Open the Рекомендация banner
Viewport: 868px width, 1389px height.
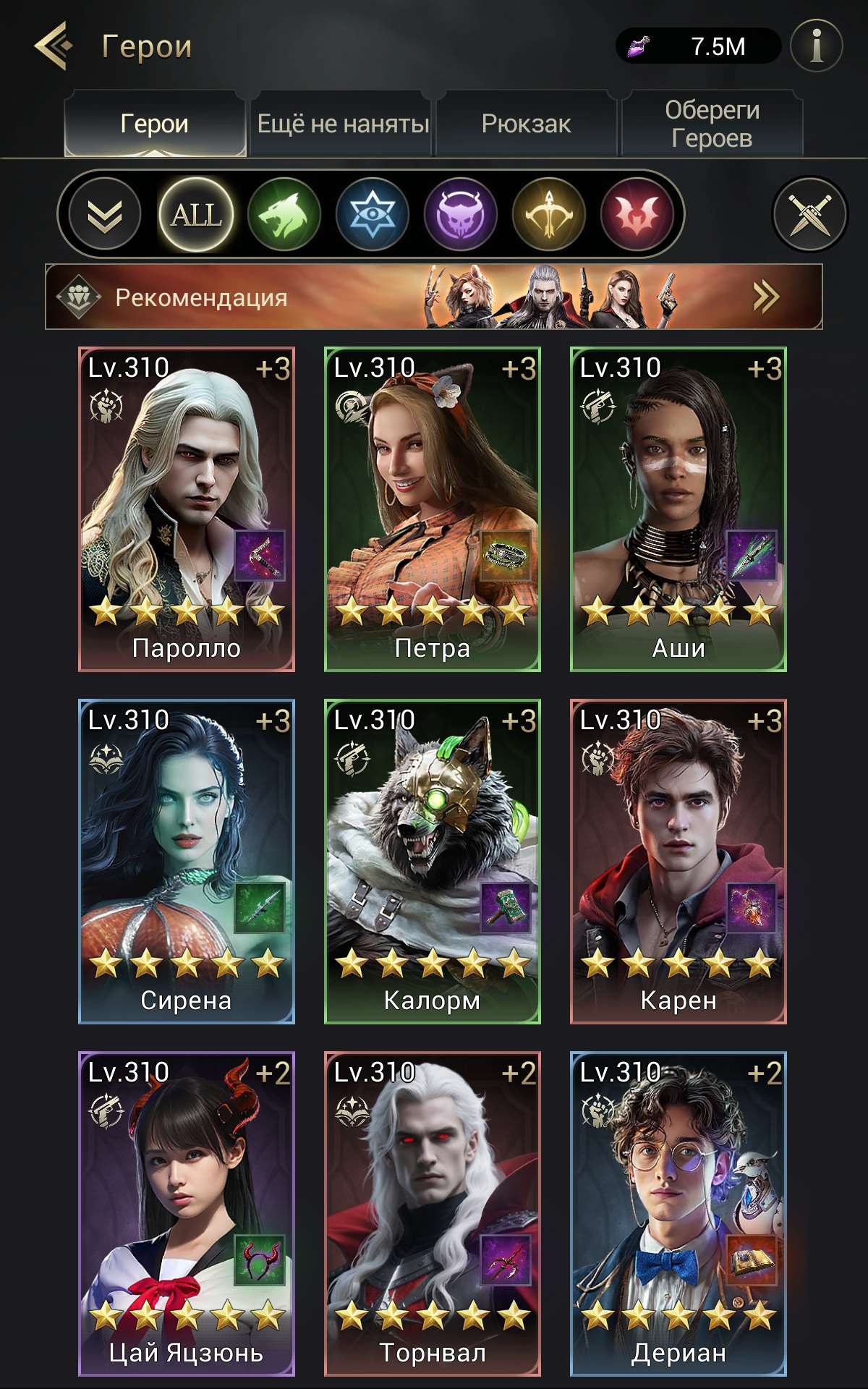[434, 297]
